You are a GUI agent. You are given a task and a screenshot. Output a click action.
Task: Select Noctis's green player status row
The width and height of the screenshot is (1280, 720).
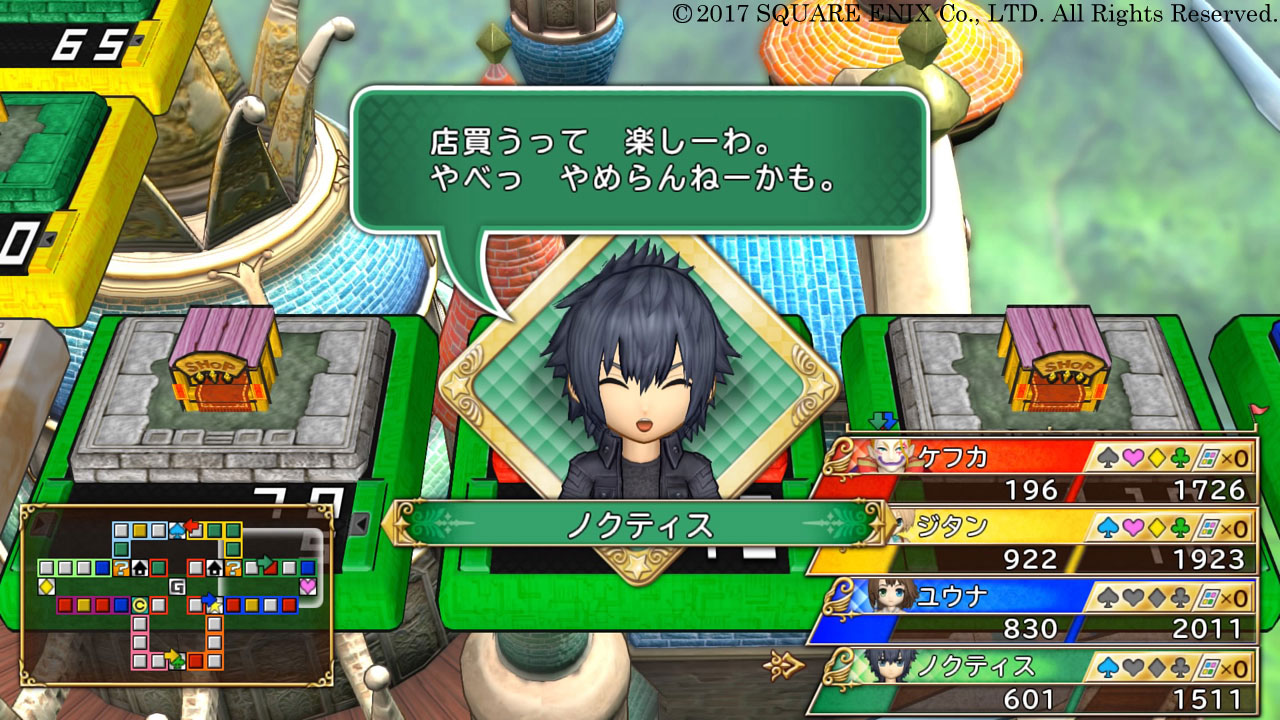[x=1035, y=681]
